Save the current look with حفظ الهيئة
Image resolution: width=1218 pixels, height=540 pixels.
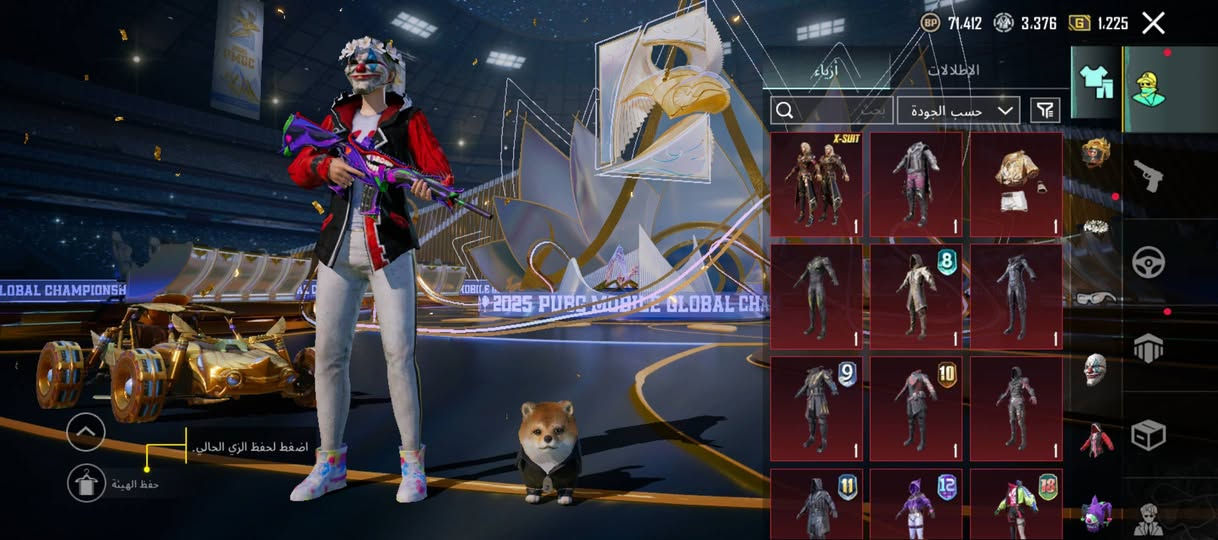(x=86, y=484)
